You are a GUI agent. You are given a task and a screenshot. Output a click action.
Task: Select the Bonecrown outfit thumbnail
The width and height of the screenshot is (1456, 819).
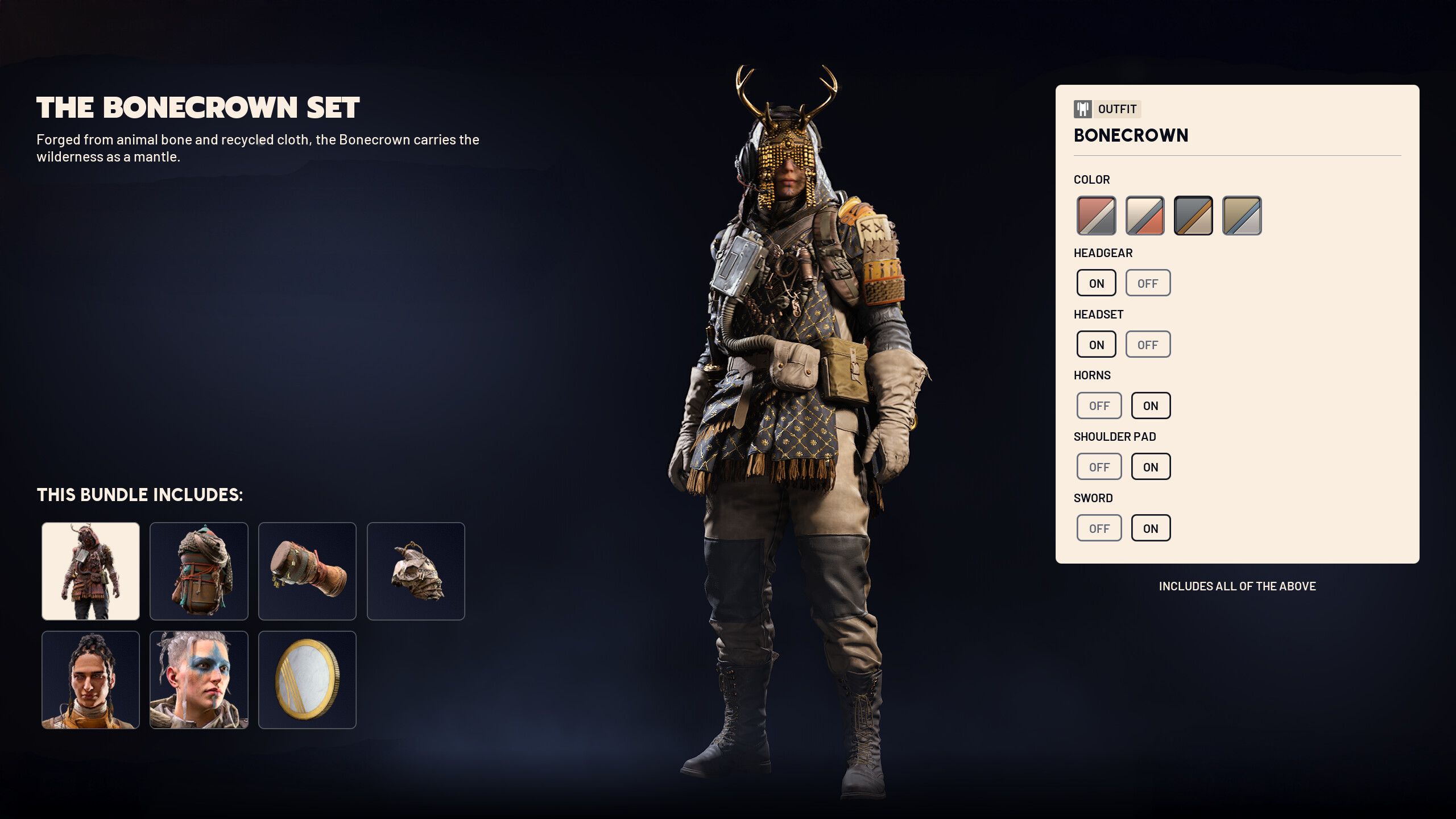point(90,571)
